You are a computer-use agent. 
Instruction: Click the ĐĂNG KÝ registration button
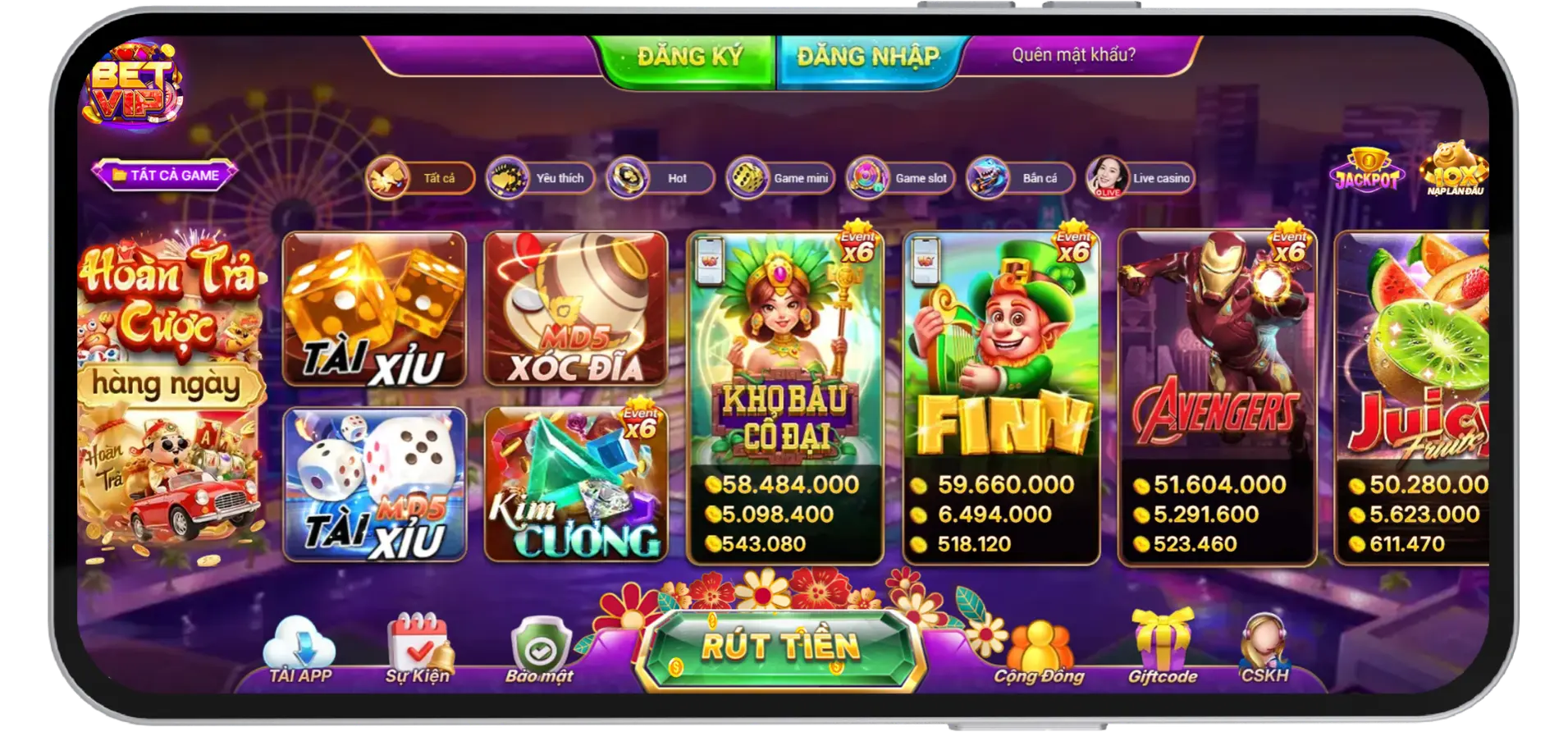pyautogui.click(x=689, y=56)
